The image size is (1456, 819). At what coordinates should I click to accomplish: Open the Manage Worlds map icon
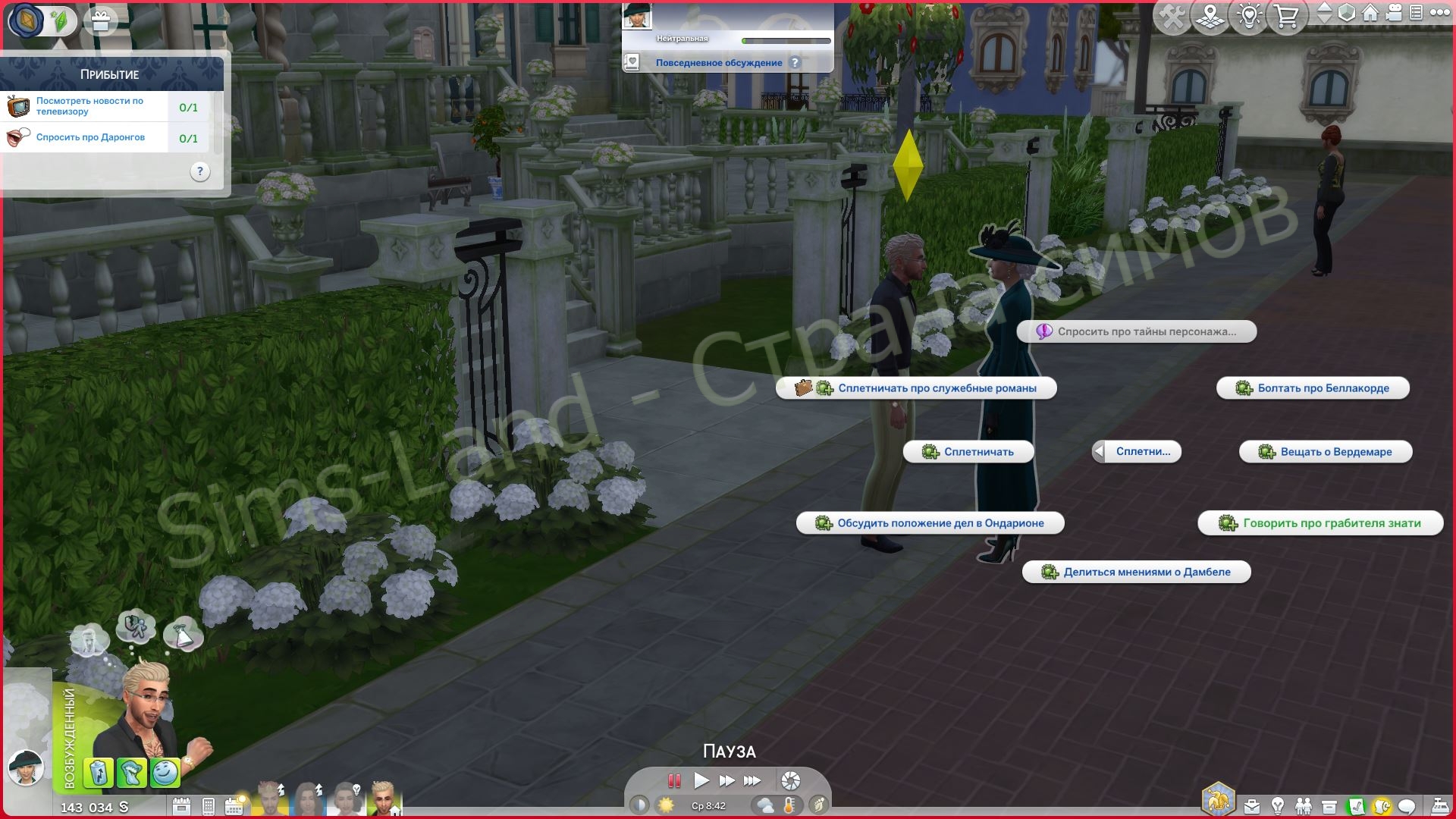point(1210,15)
